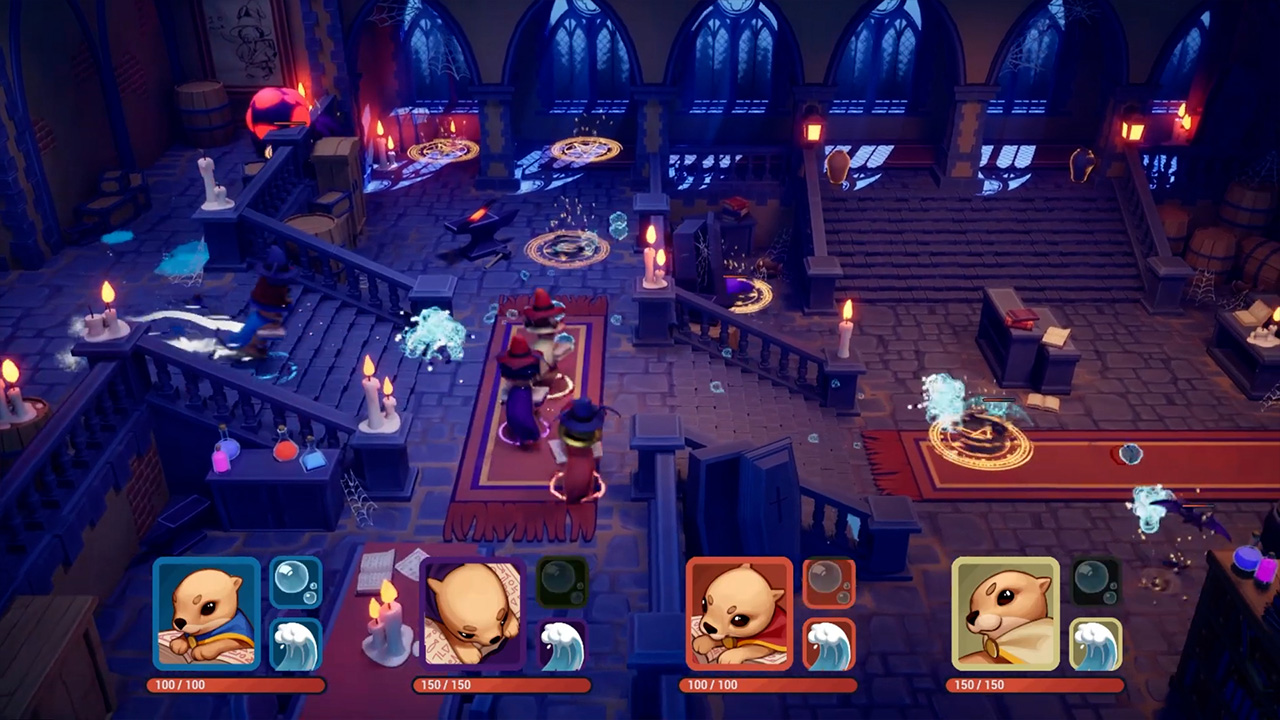Select the purple otter's character portrait

(x=472, y=612)
